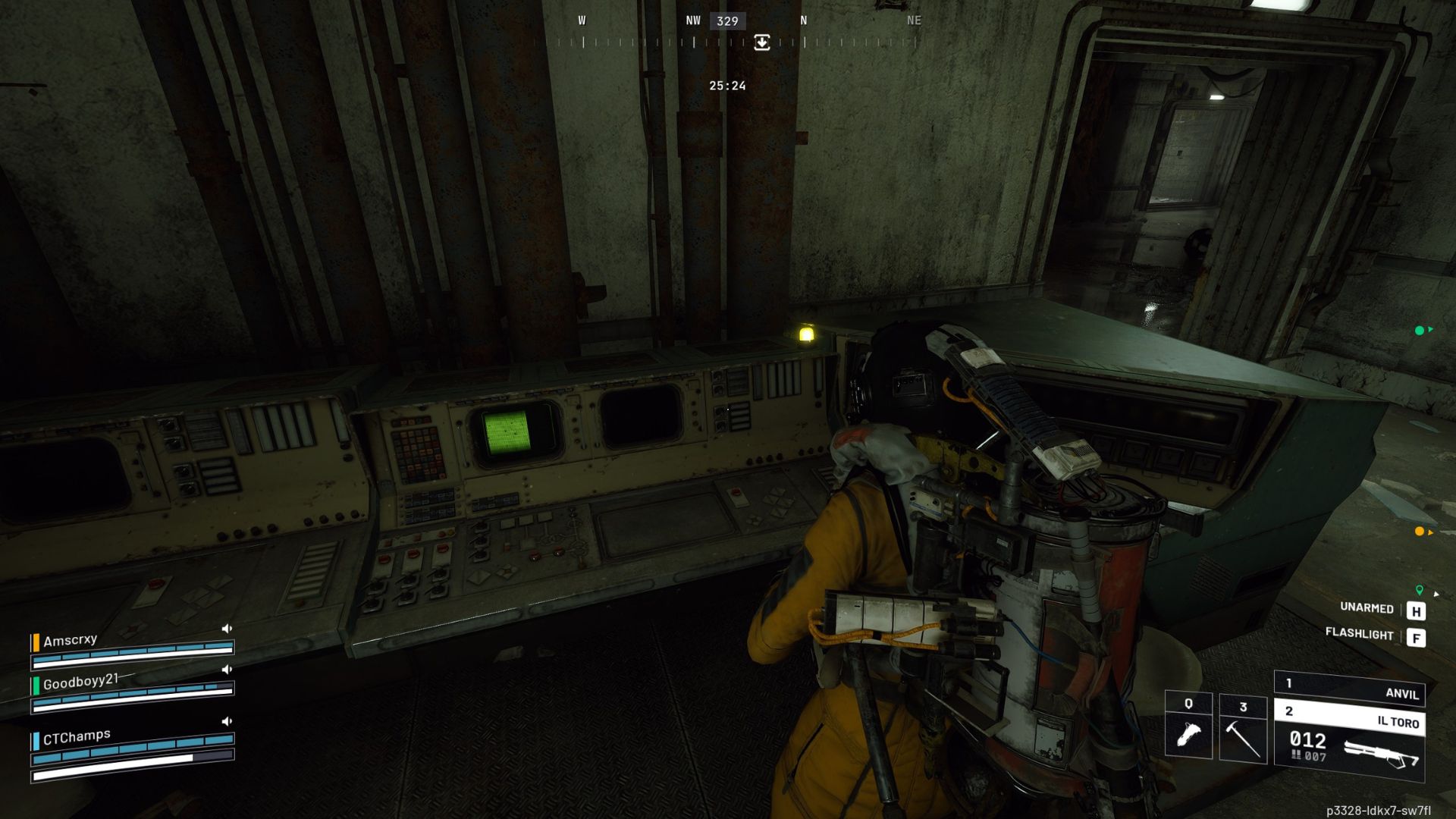Toggle Amscrxy's voice speaker icon
The image size is (1456, 819).
click(227, 629)
